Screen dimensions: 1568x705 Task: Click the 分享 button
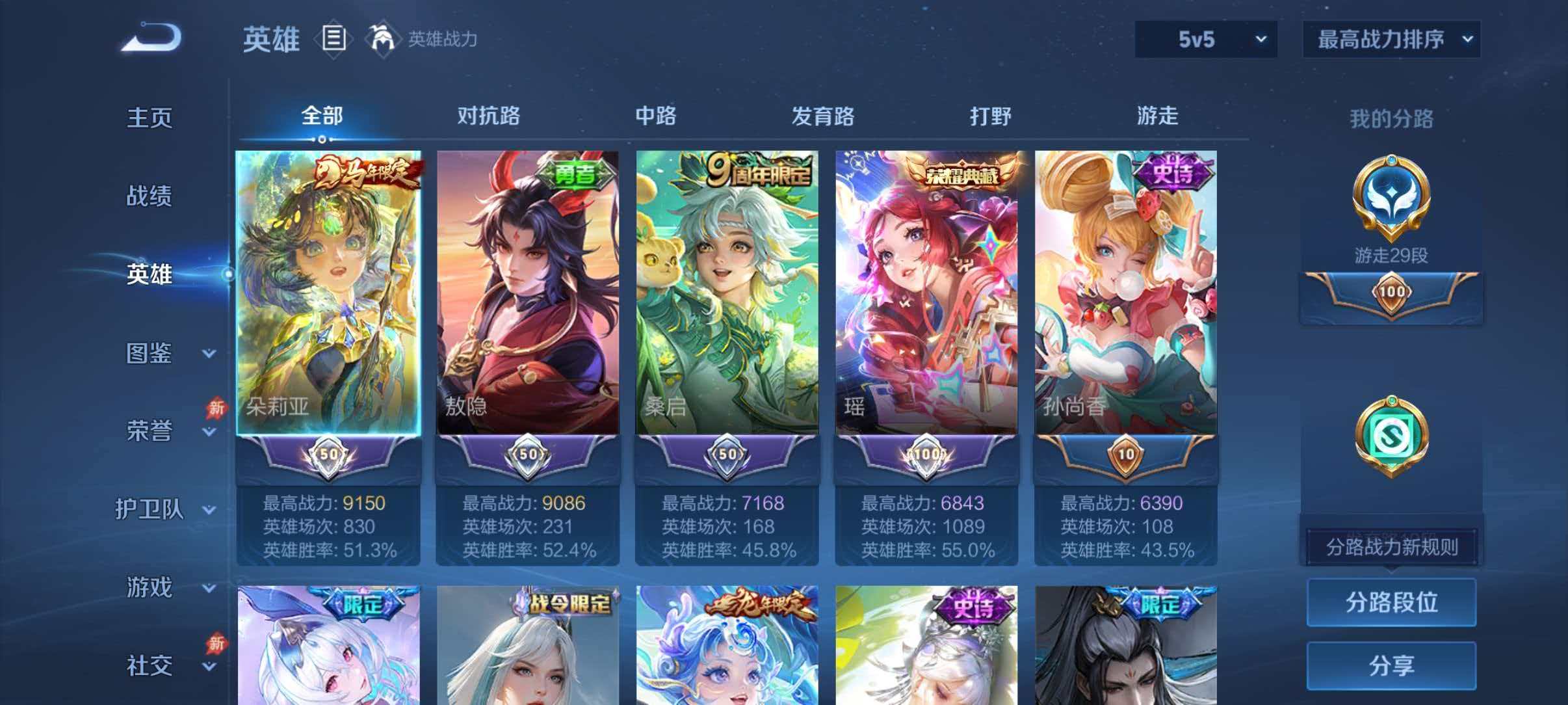pyautogui.click(x=1391, y=665)
